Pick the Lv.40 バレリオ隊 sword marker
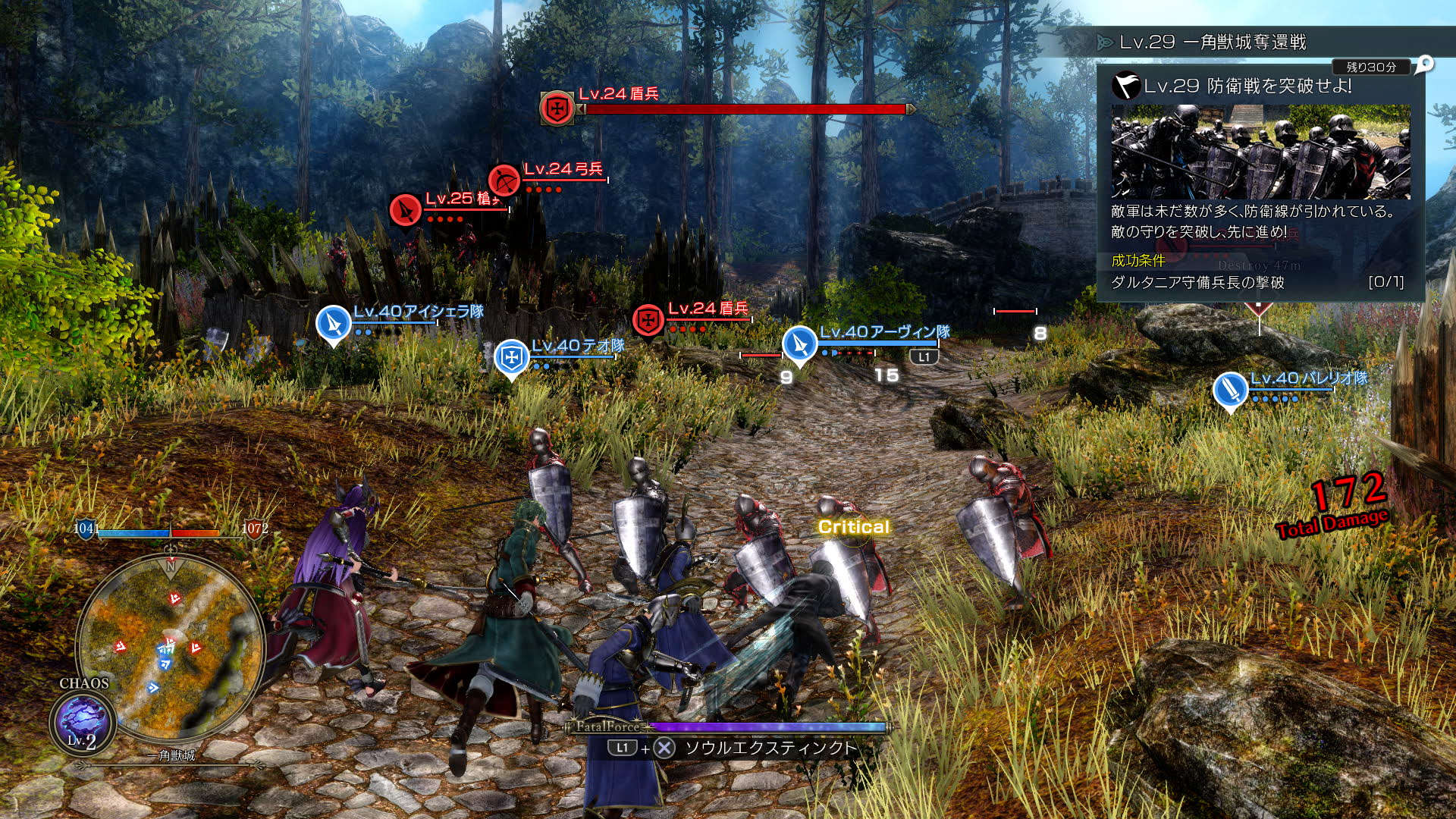 pyautogui.click(x=1229, y=389)
